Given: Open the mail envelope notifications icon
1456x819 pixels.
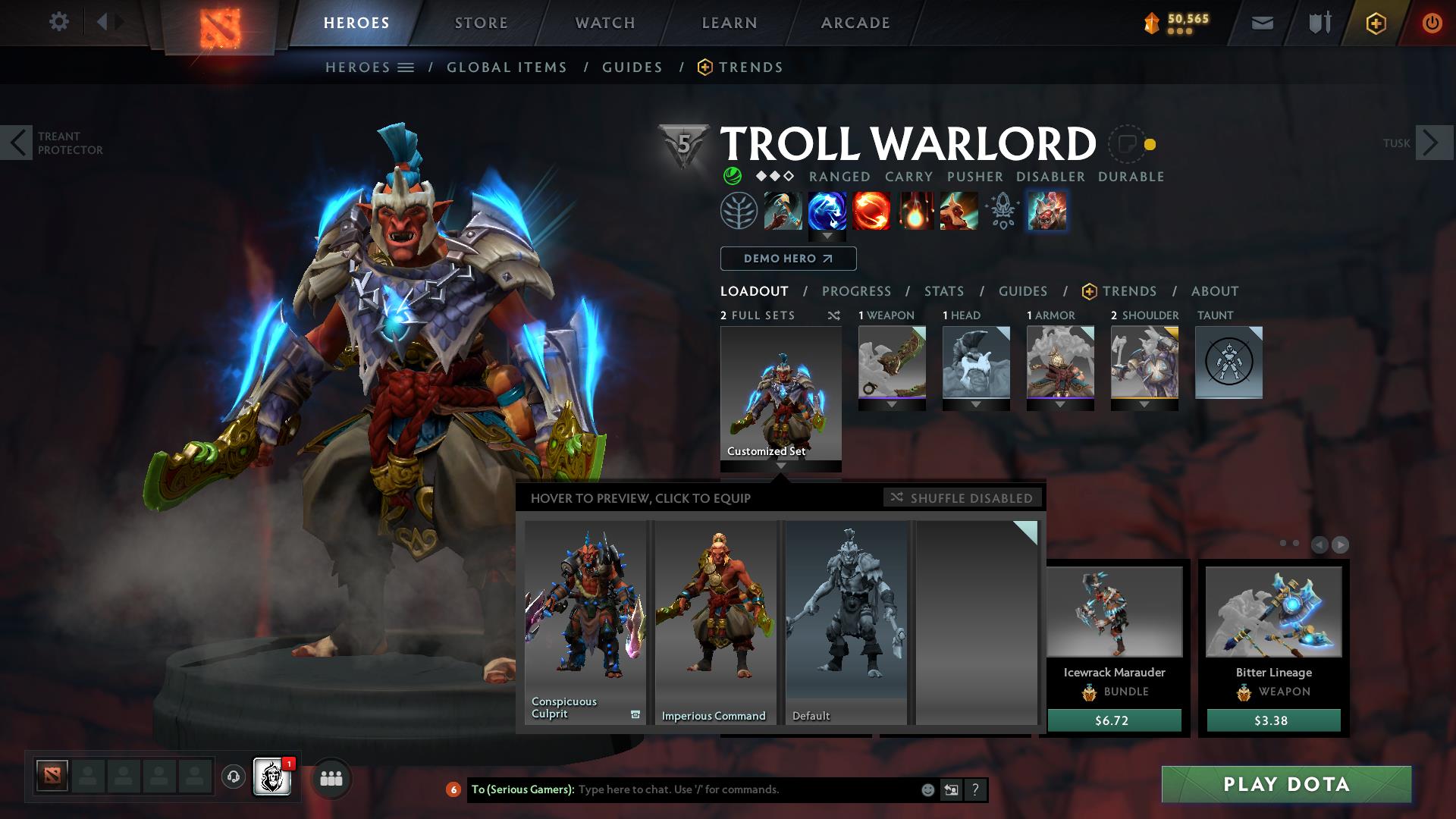Looking at the screenshot, I should click(x=1261, y=23).
